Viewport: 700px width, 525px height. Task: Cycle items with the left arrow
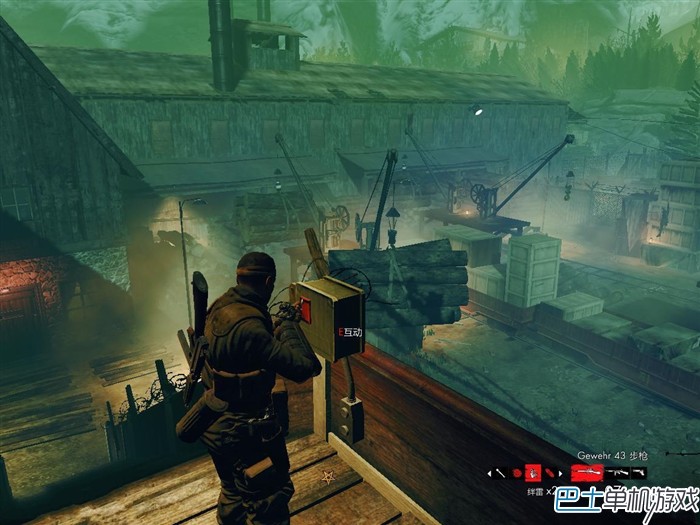[489, 473]
